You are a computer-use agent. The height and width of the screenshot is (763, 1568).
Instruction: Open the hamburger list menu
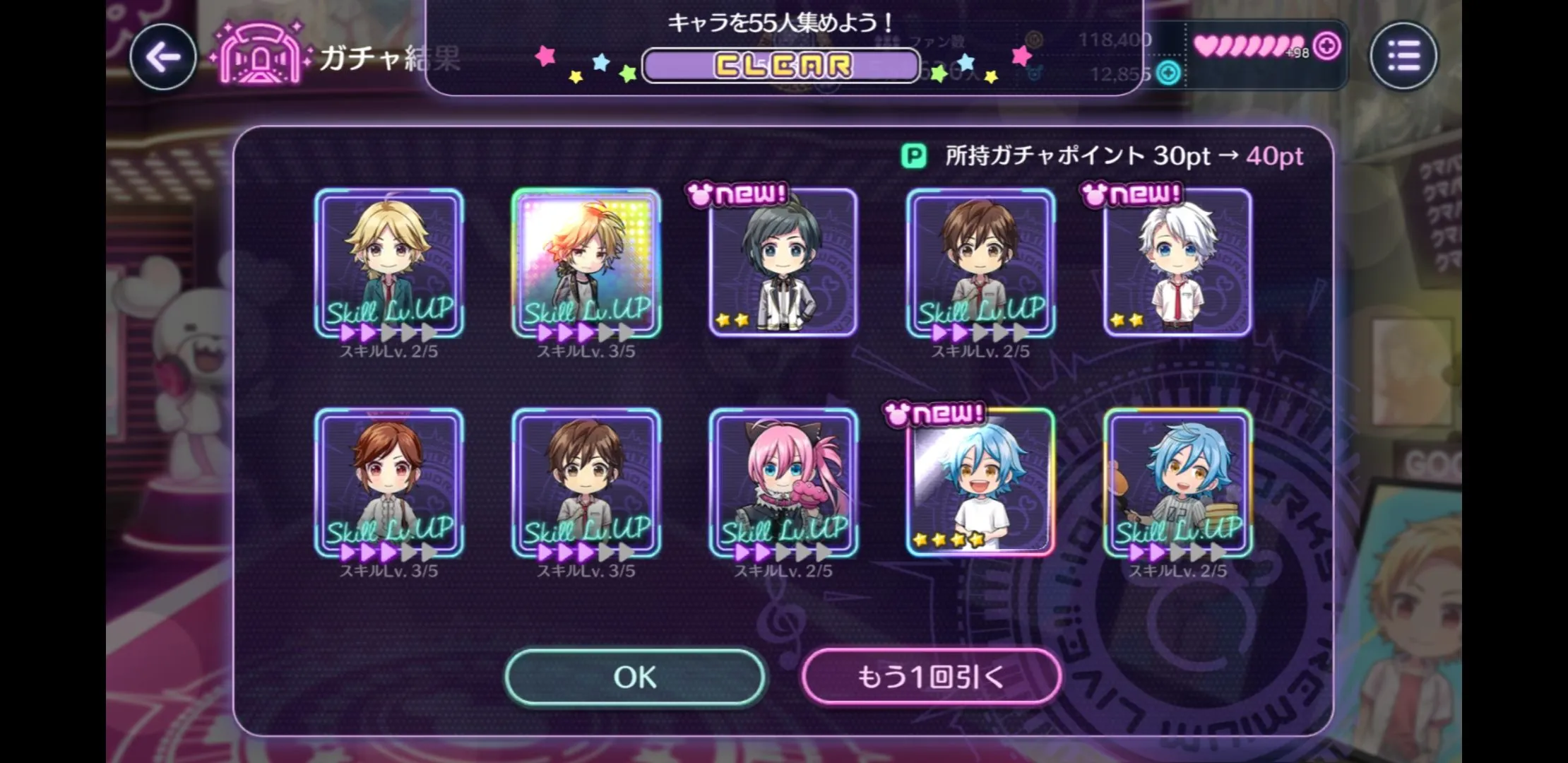click(x=1403, y=56)
